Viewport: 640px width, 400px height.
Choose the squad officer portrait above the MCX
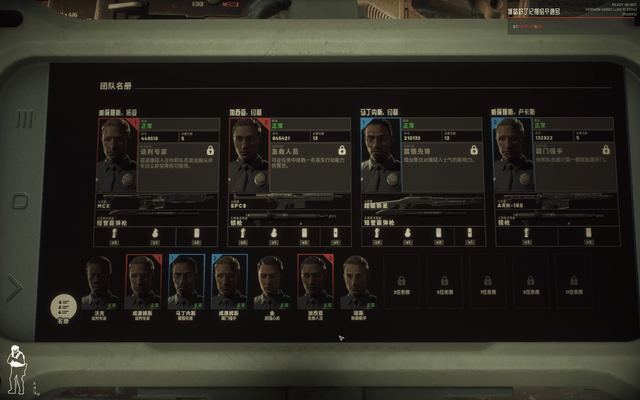116,154
